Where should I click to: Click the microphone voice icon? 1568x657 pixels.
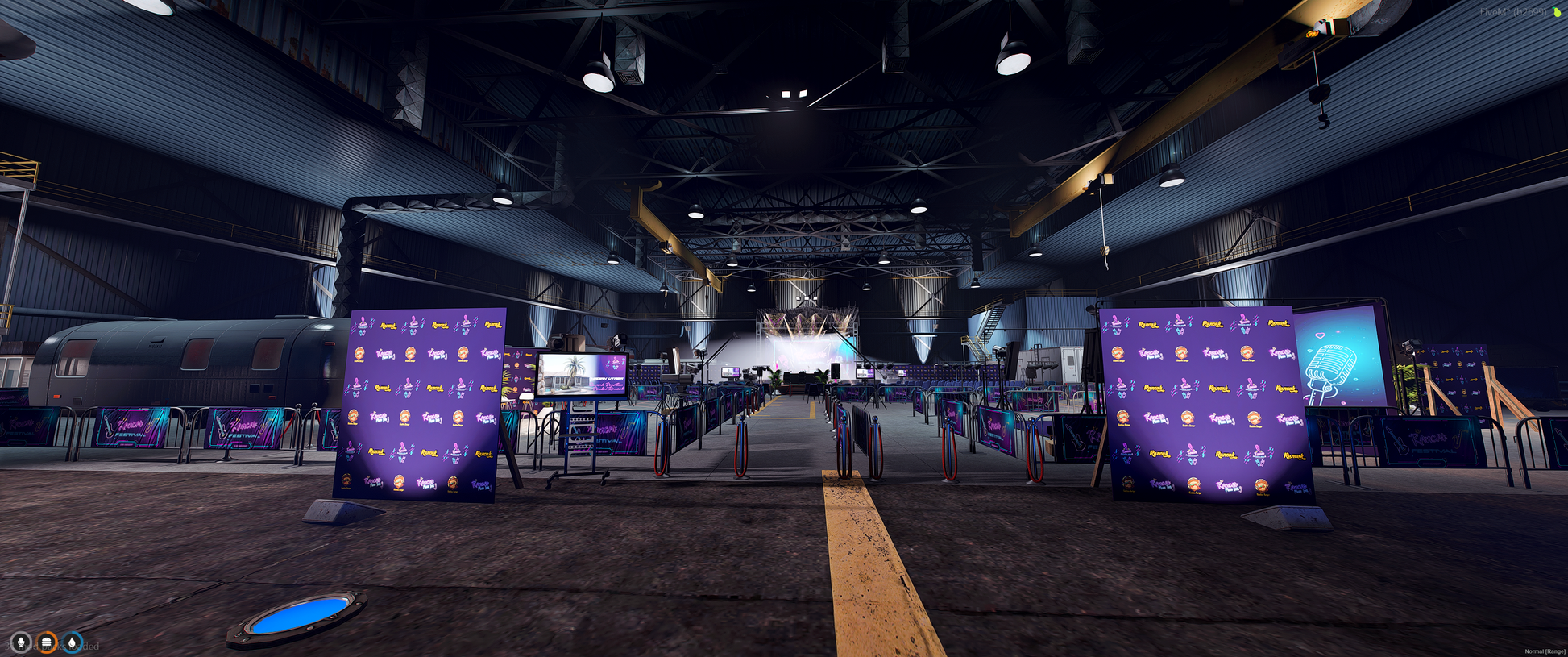click(21, 642)
